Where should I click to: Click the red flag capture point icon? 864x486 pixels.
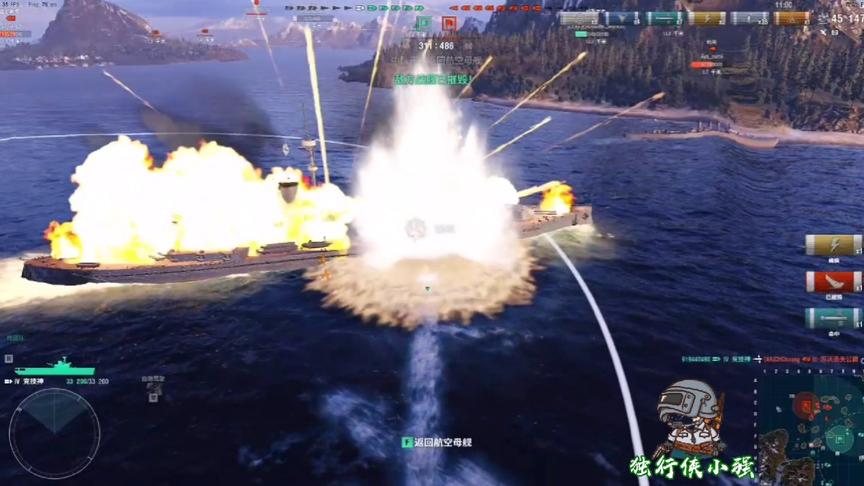pyautogui.click(x=449, y=23)
